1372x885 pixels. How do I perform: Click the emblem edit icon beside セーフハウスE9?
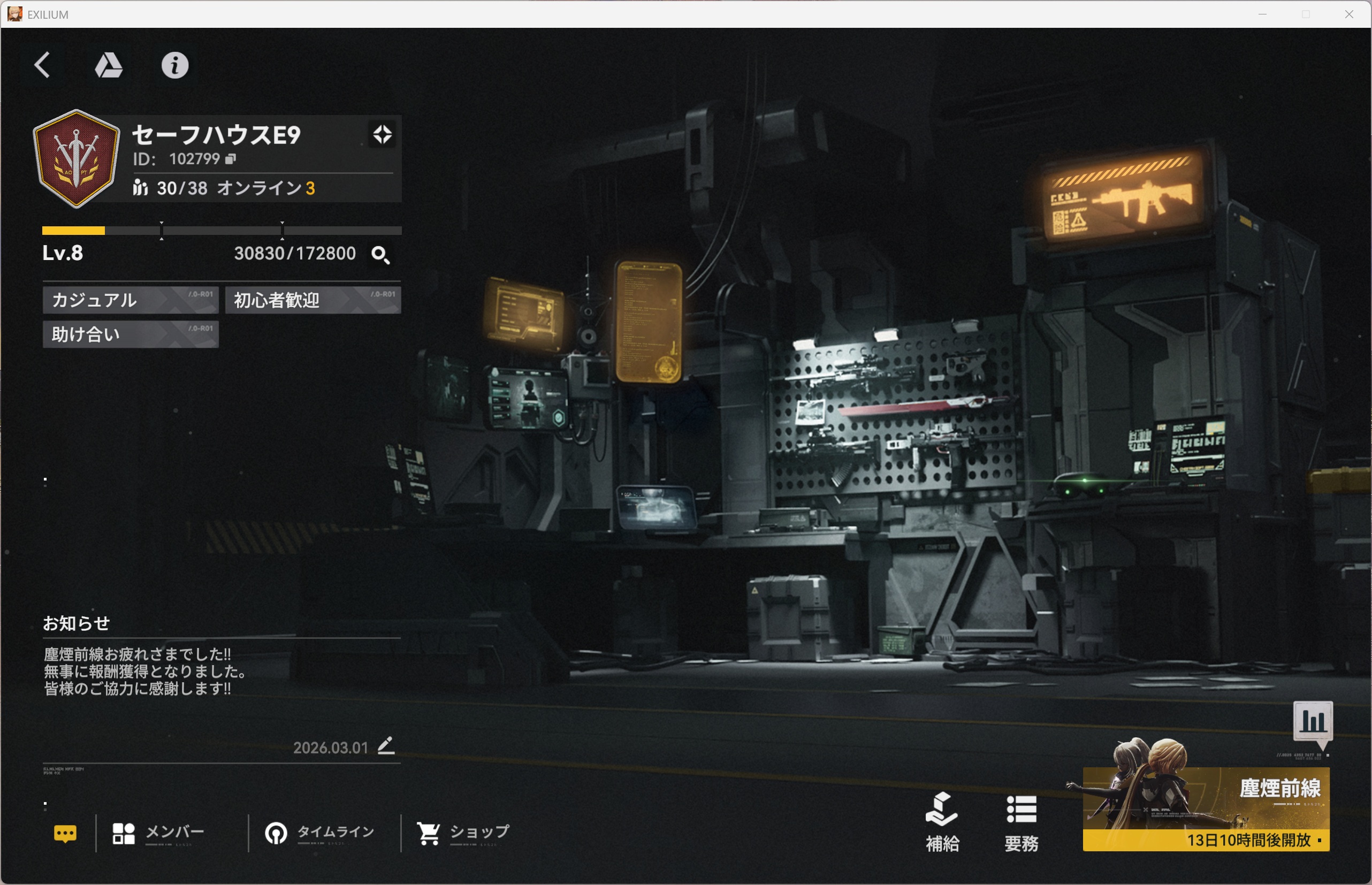point(382,134)
